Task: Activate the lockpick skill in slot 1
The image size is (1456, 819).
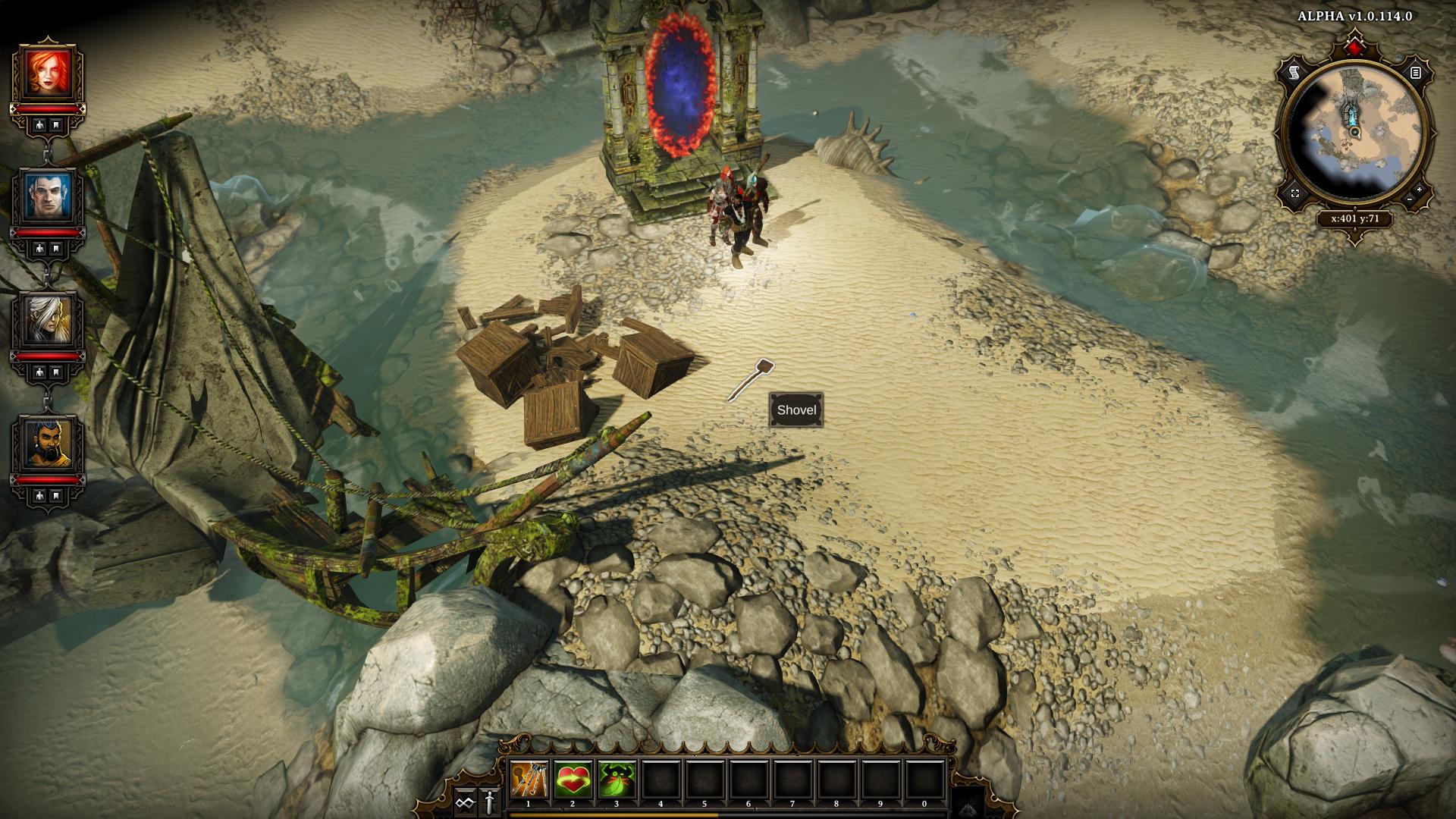Action: (529, 780)
